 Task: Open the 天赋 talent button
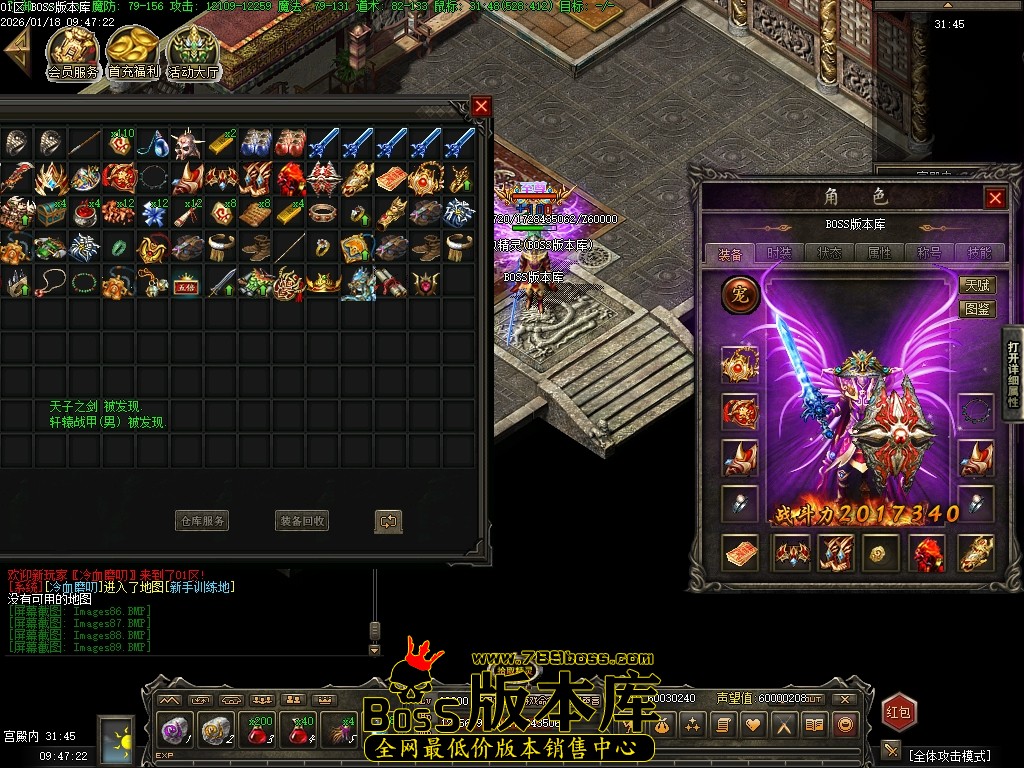(976, 285)
